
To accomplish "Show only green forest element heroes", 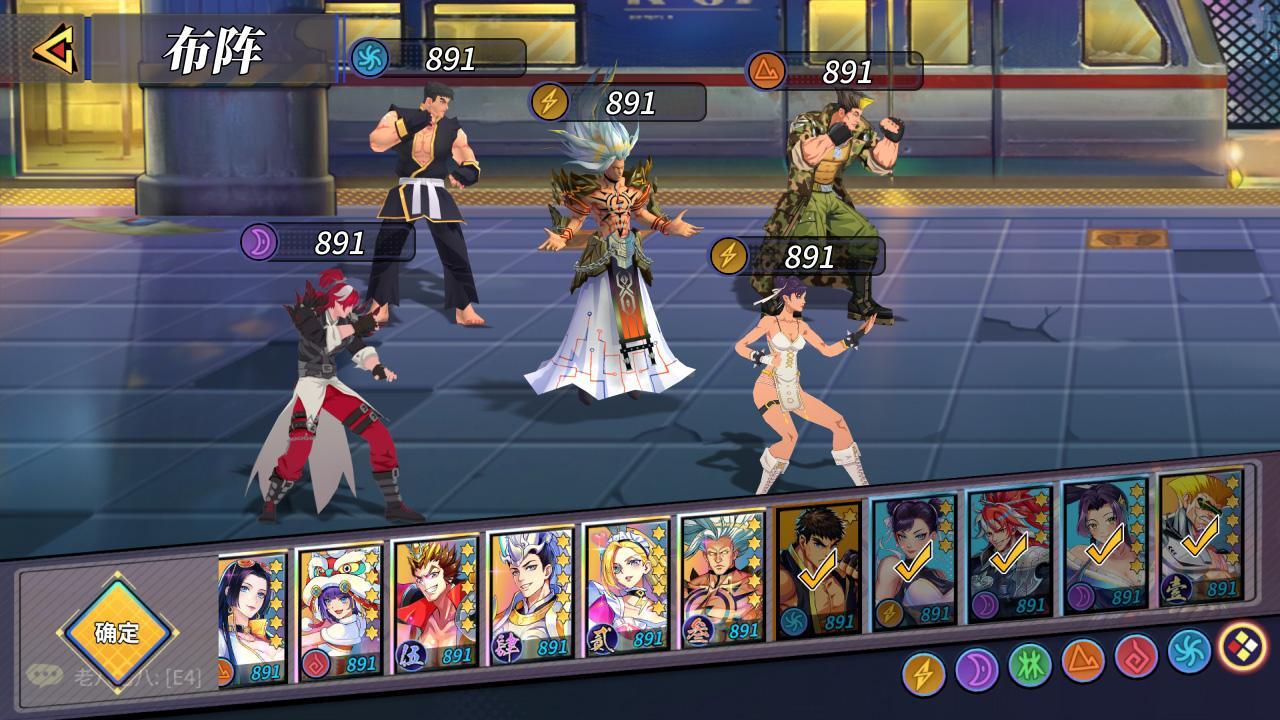I will (1030, 665).
